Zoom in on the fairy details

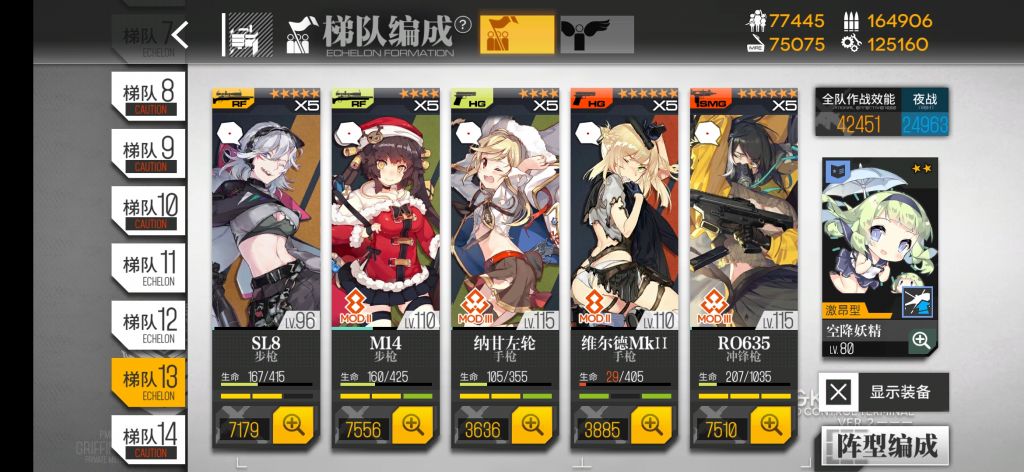(921, 341)
